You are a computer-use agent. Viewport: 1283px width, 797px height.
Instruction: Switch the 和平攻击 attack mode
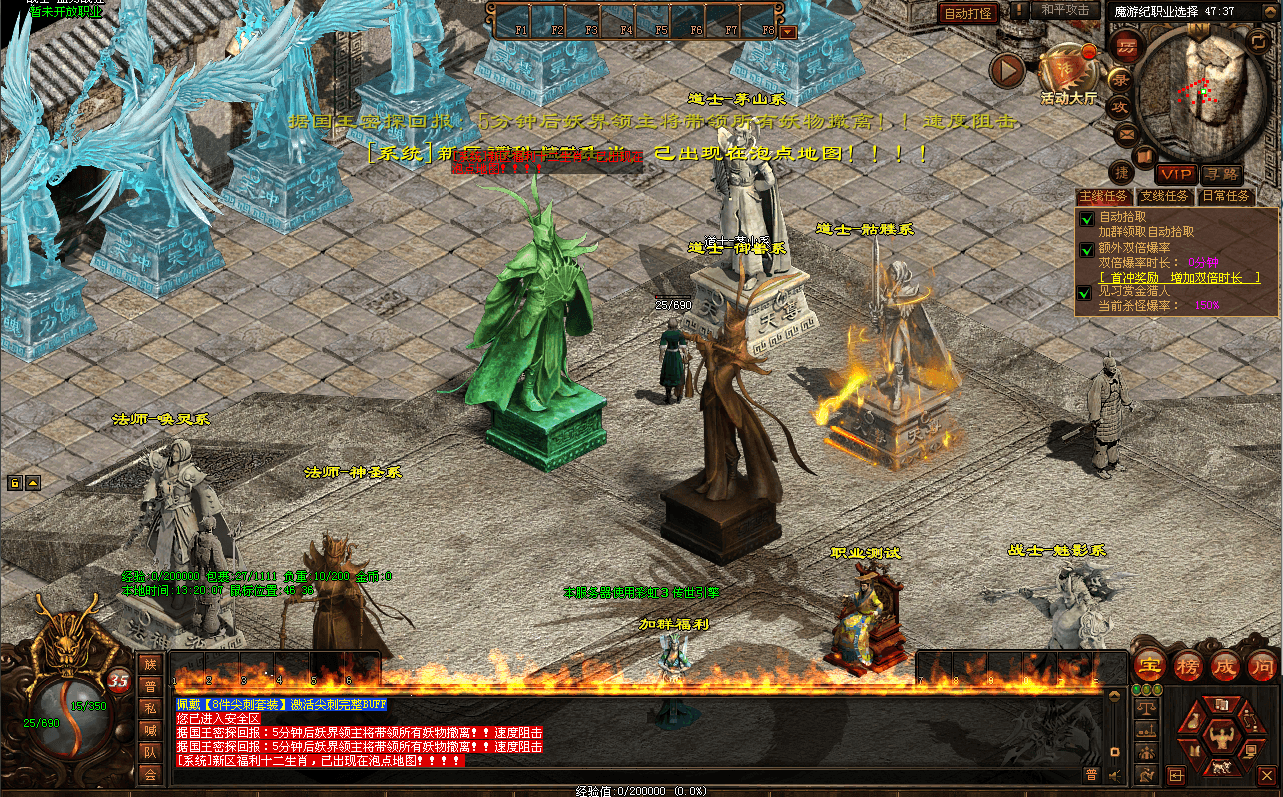pos(1065,10)
